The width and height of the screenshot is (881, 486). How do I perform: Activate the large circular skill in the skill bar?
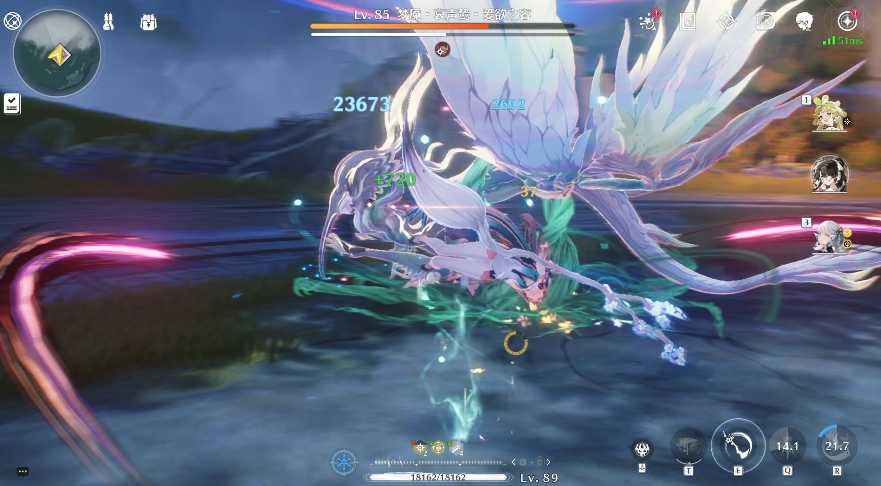coord(738,445)
